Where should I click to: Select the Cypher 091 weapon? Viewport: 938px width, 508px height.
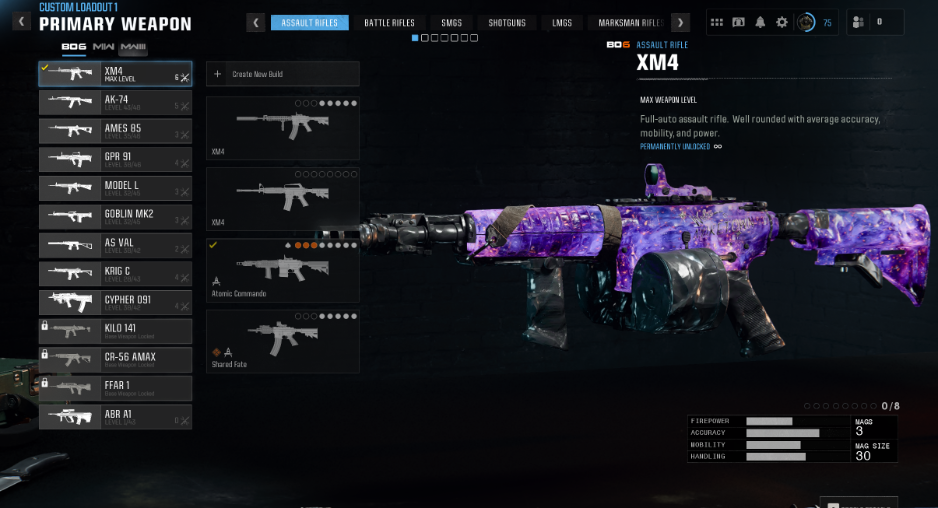(115, 301)
